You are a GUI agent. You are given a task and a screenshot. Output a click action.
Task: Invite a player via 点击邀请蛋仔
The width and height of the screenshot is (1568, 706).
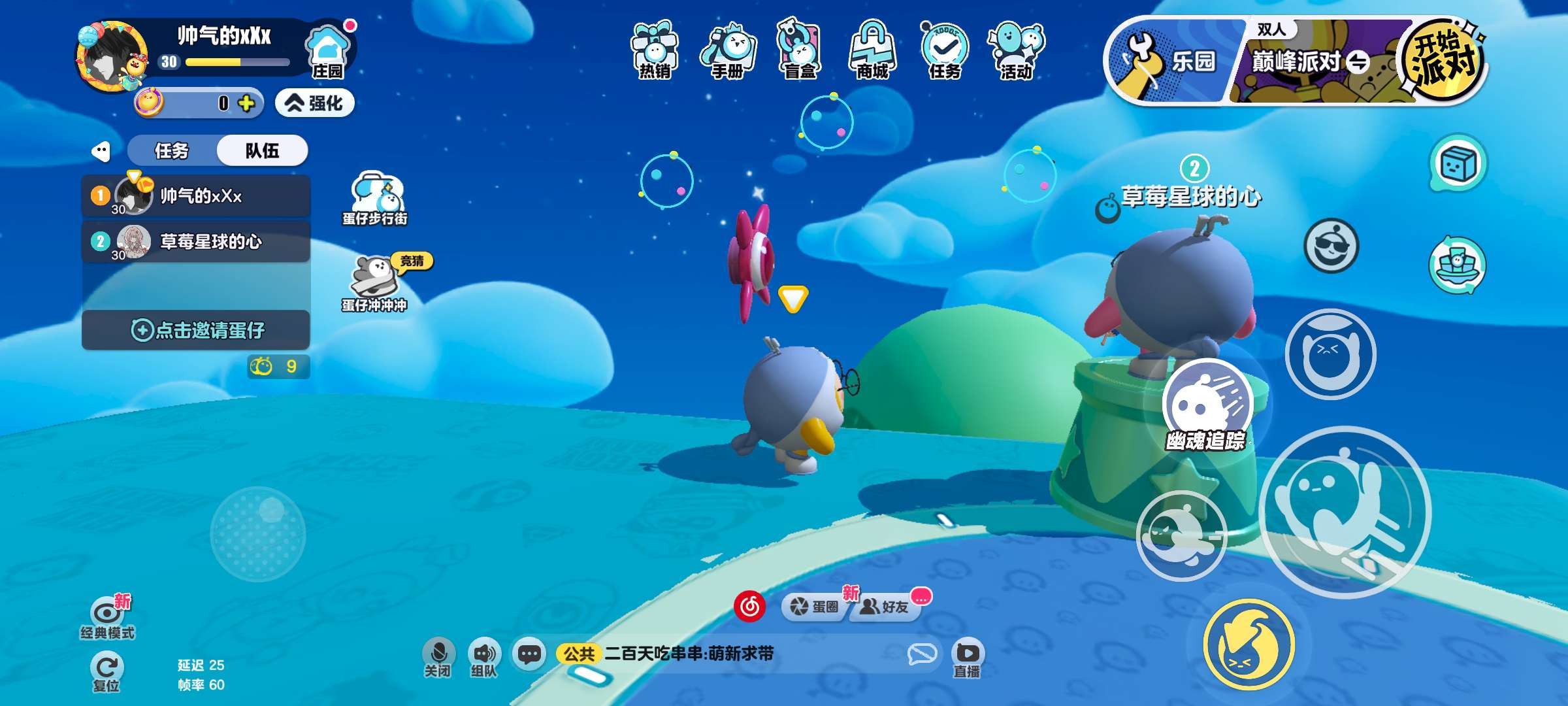(x=196, y=330)
